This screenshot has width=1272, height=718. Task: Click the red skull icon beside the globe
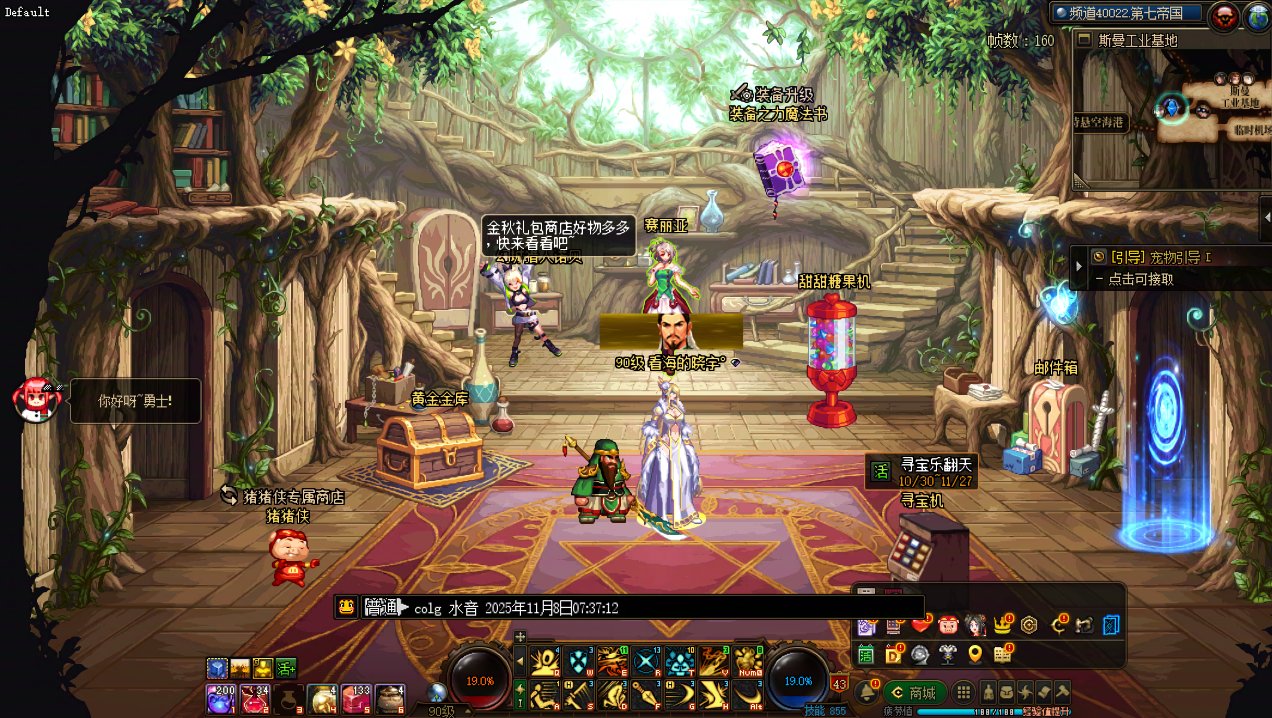(x=1224, y=15)
